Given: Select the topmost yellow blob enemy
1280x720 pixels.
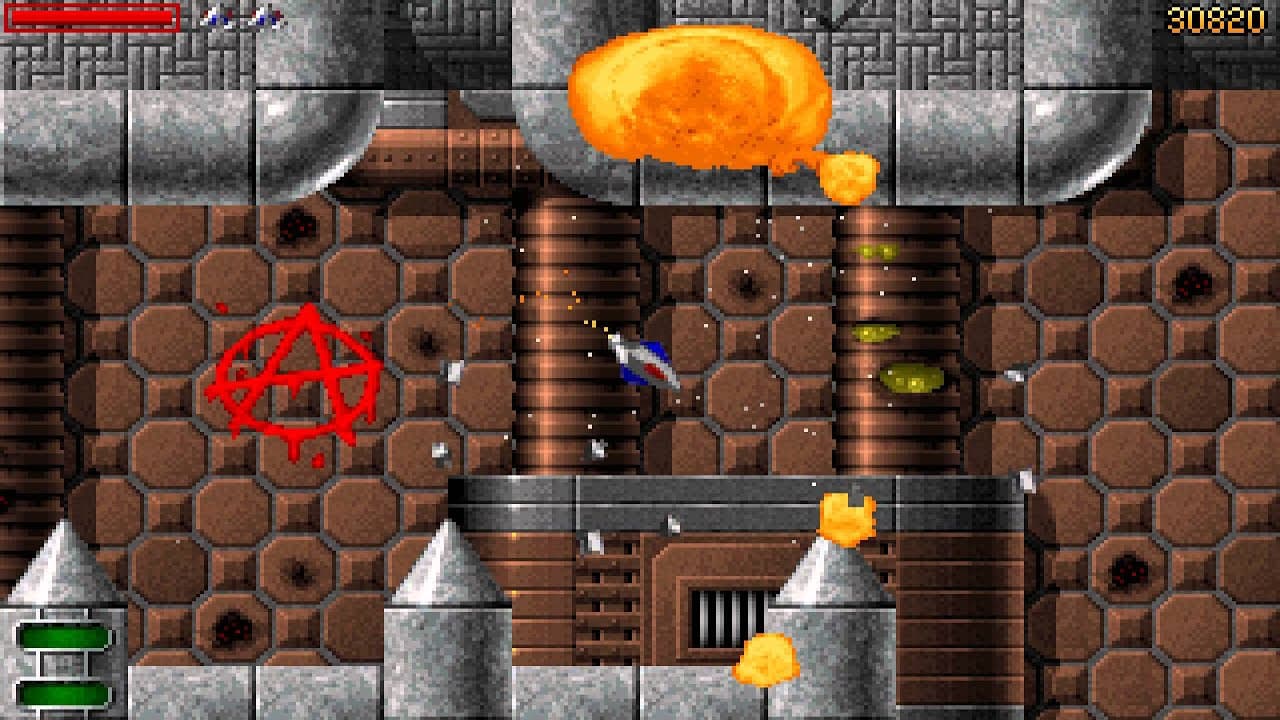Looking at the screenshot, I should click(878, 250).
